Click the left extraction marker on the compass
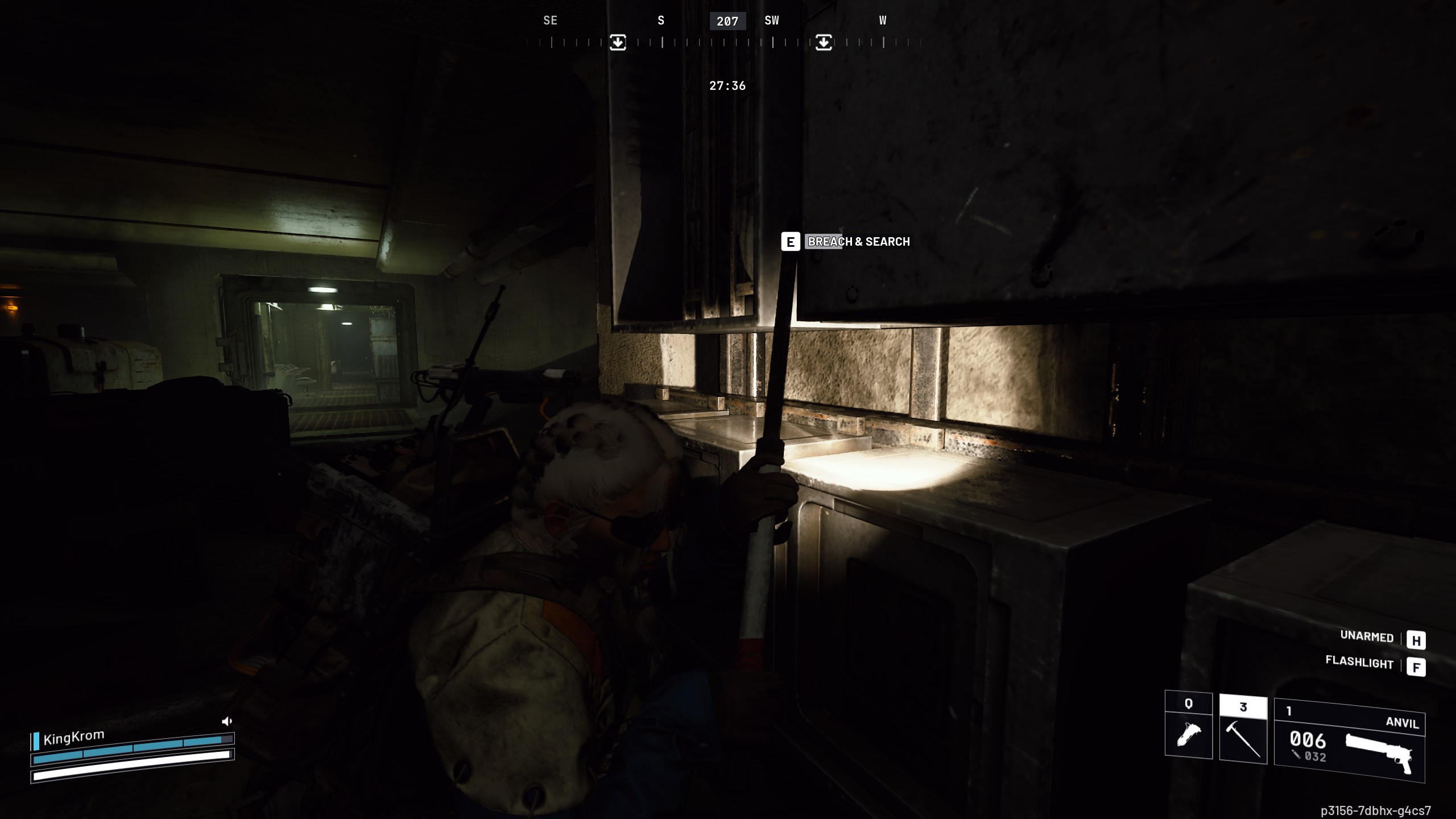 (618, 42)
